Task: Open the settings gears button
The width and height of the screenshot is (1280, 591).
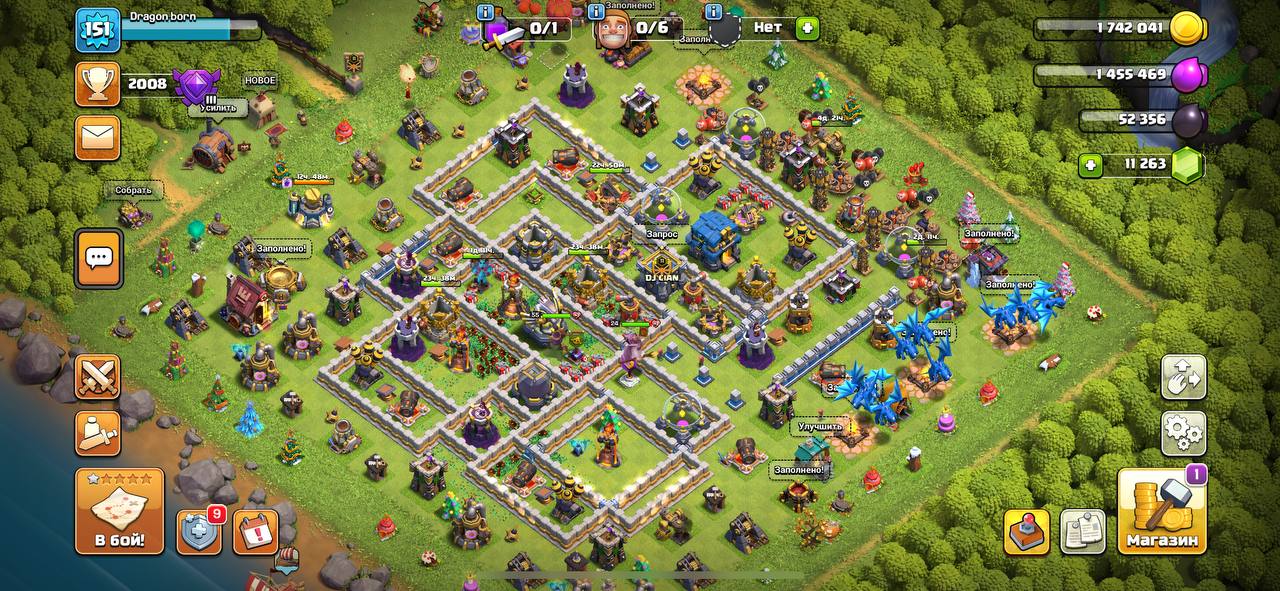Action: [x=1183, y=432]
